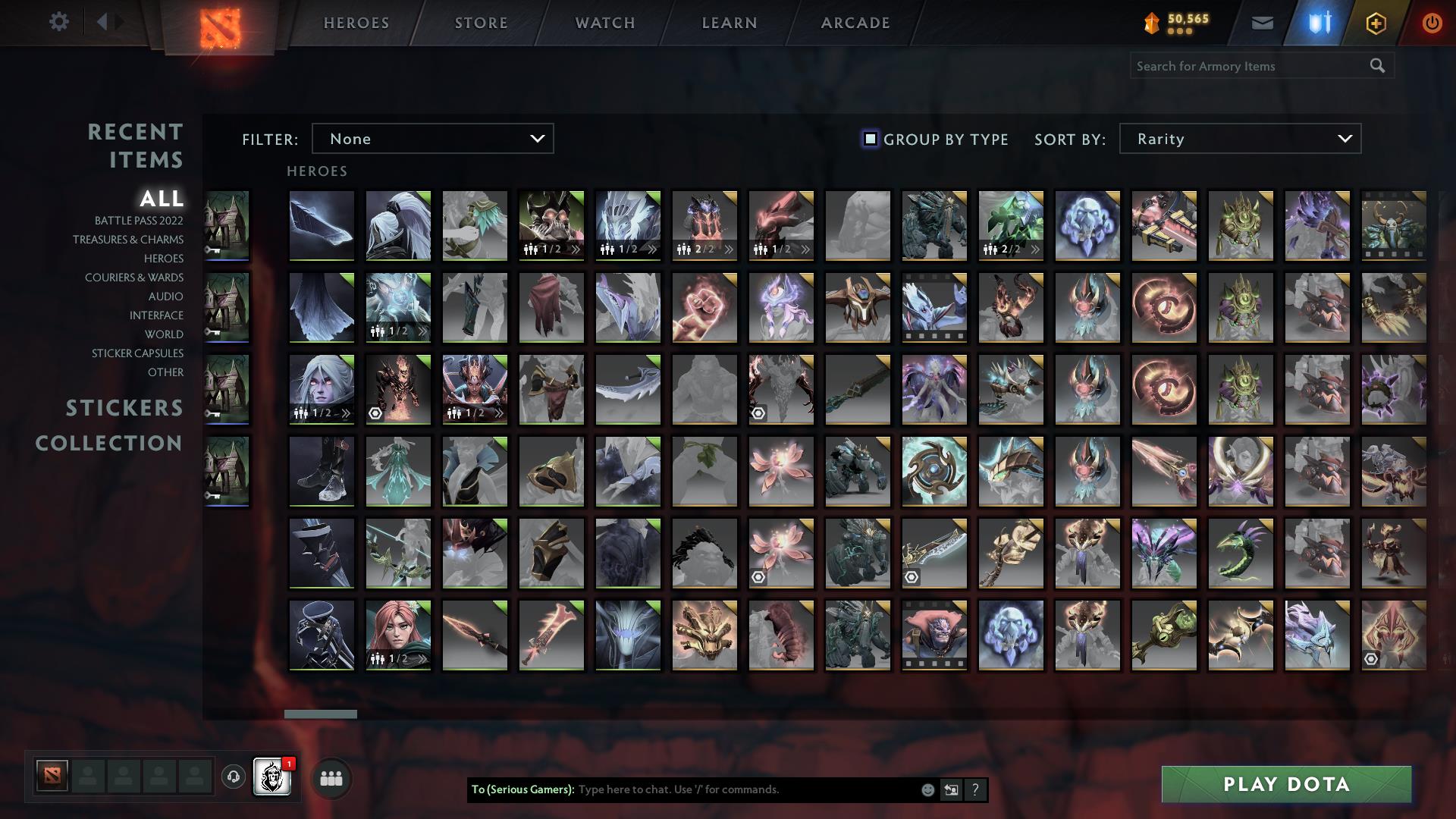1456x819 pixels.
Task: Click the Armory shield icon
Action: click(1319, 23)
